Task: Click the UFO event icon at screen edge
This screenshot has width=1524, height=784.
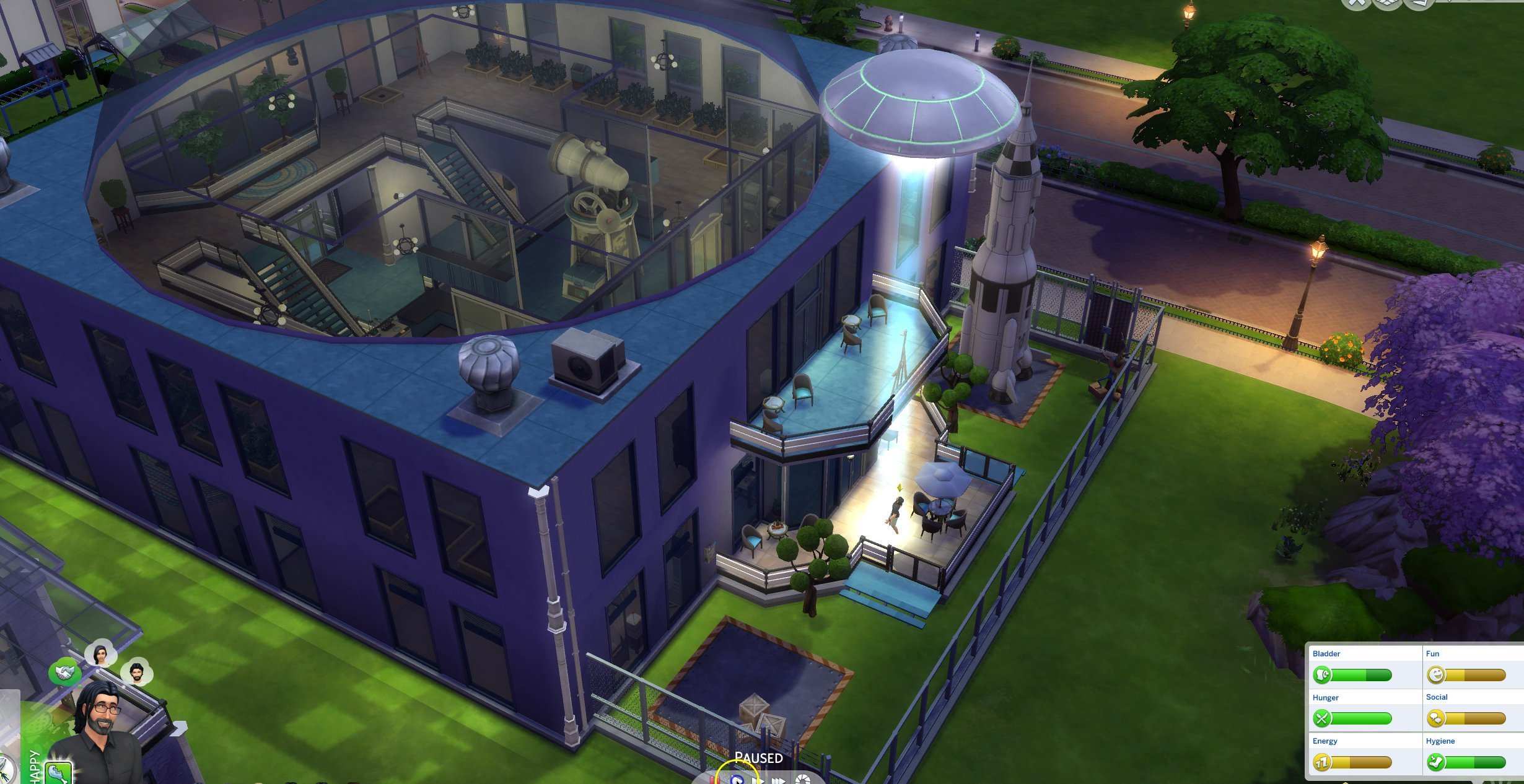Action: [5, 770]
